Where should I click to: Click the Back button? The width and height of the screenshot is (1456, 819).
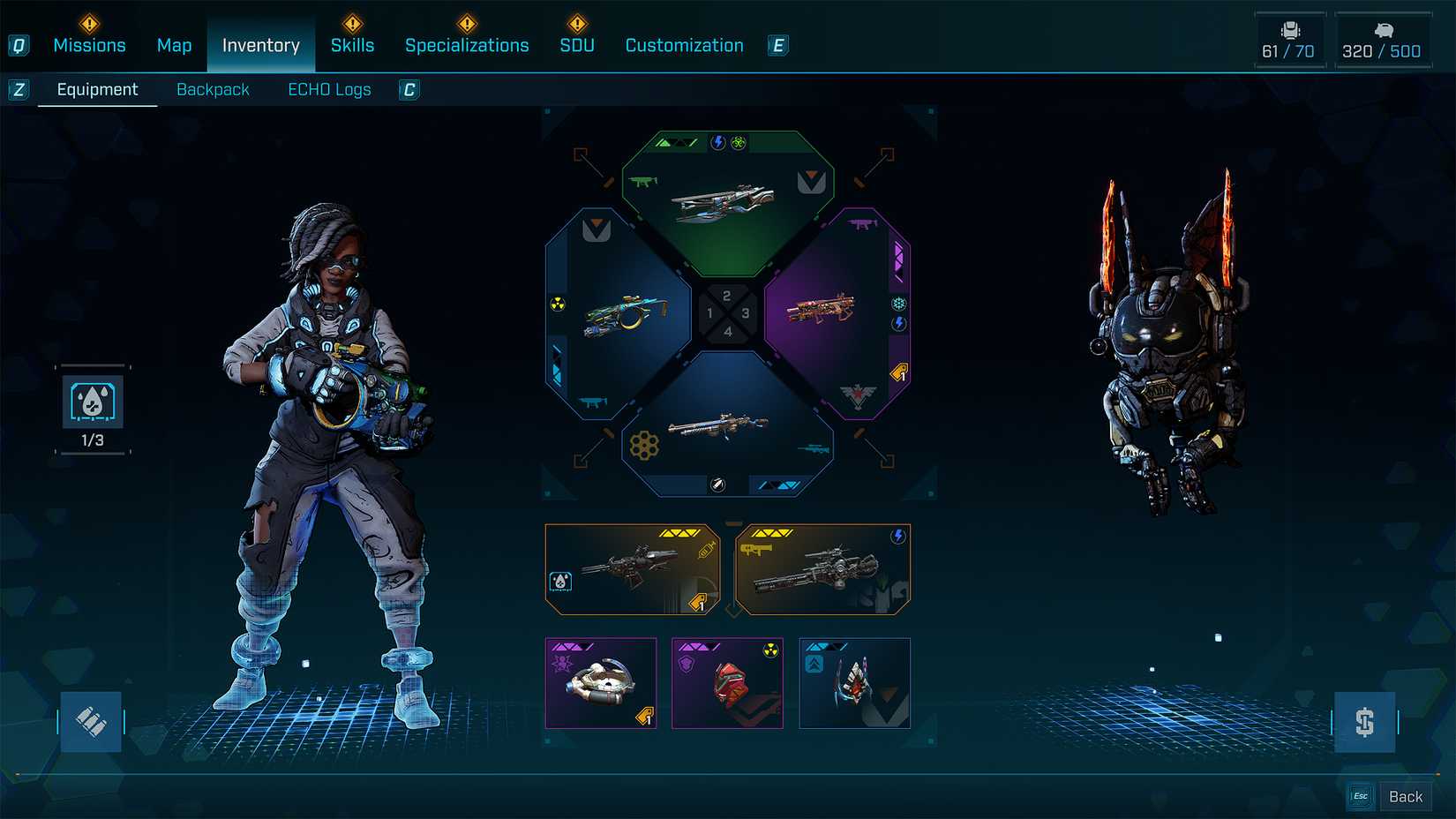coord(1406,795)
